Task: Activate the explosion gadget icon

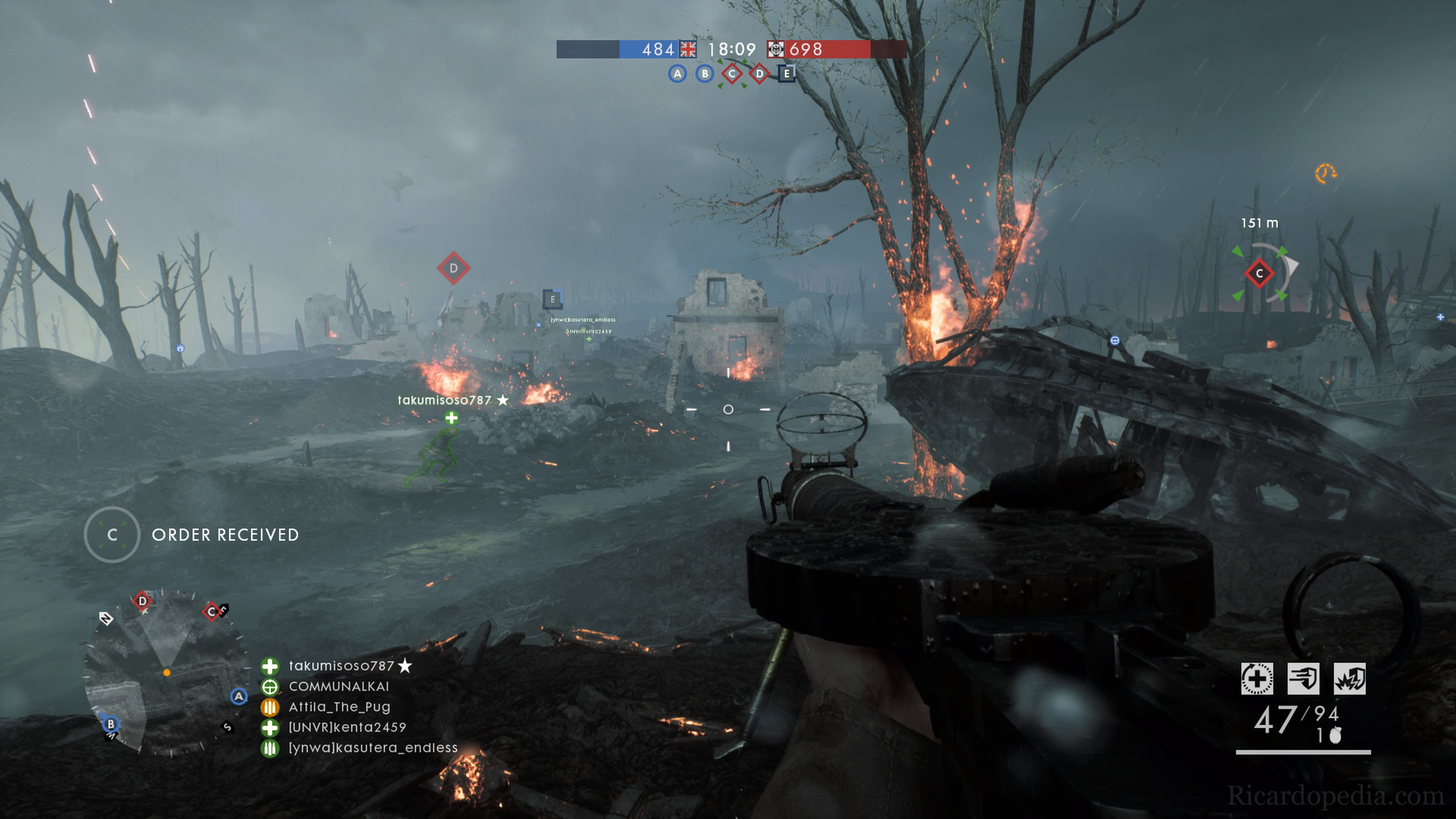Action: (x=1350, y=678)
